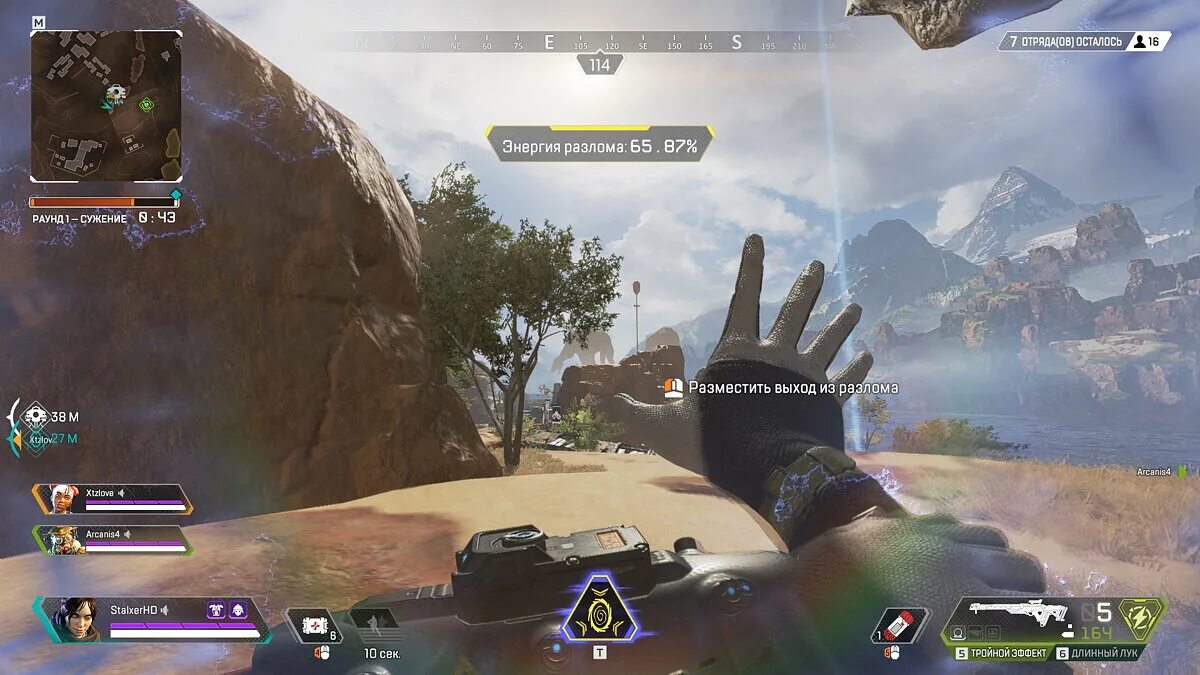Select squadmate Arcanis4's status card
Viewport: 1200px width, 675px height.
(x=112, y=539)
